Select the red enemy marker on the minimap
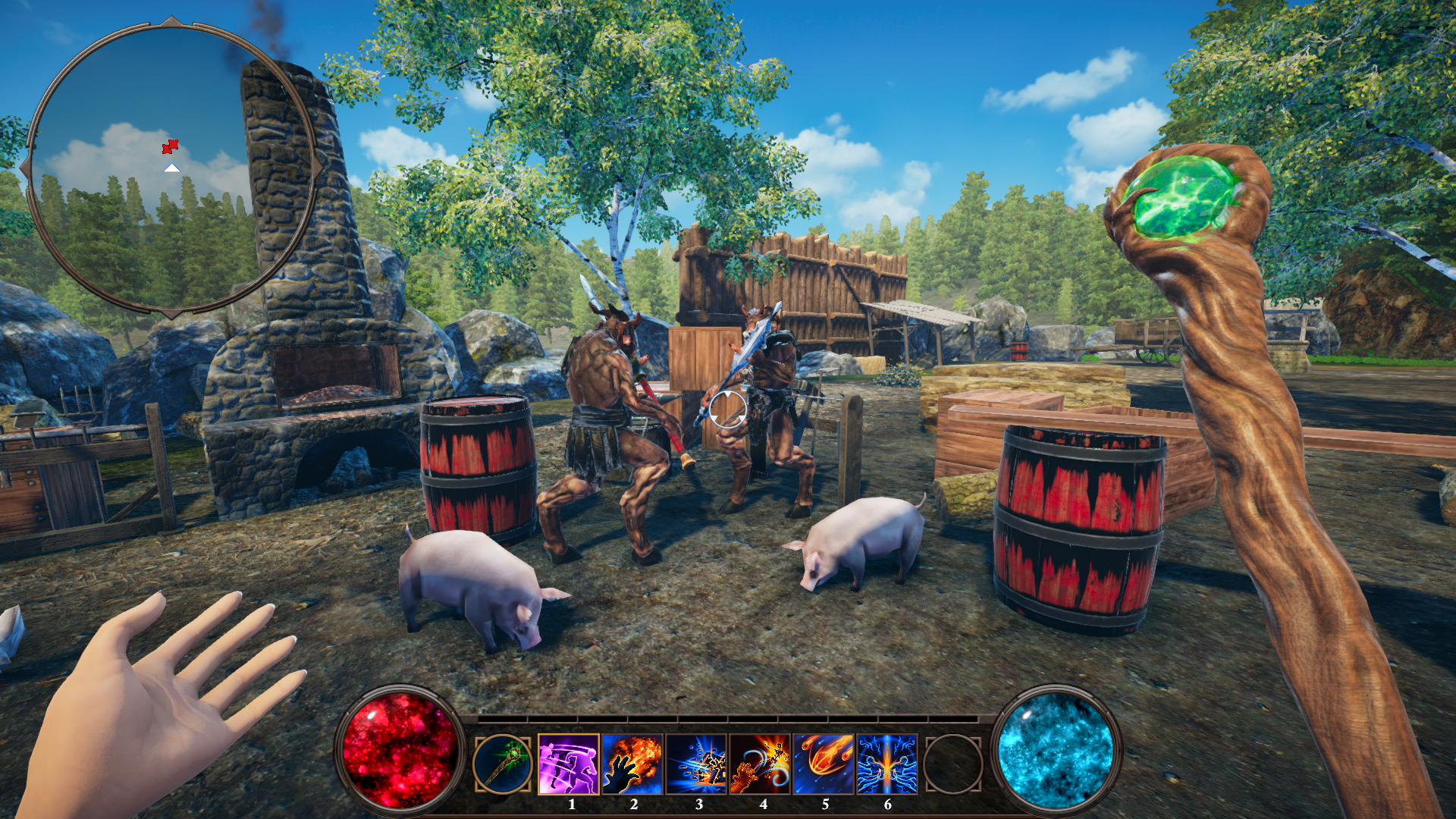This screenshot has width=1456, height=819. pyautogui.click(x=171, y=146)
